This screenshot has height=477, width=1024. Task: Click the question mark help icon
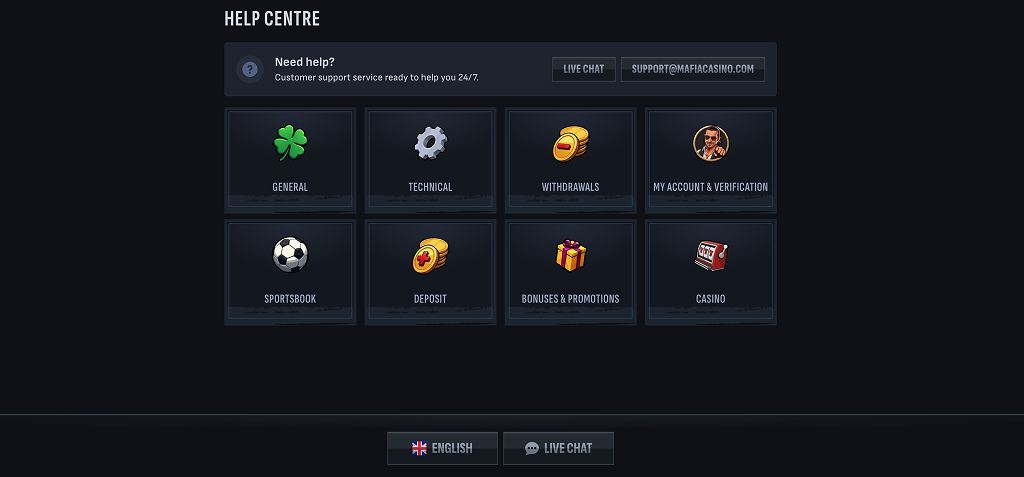[x=250, y=69]
